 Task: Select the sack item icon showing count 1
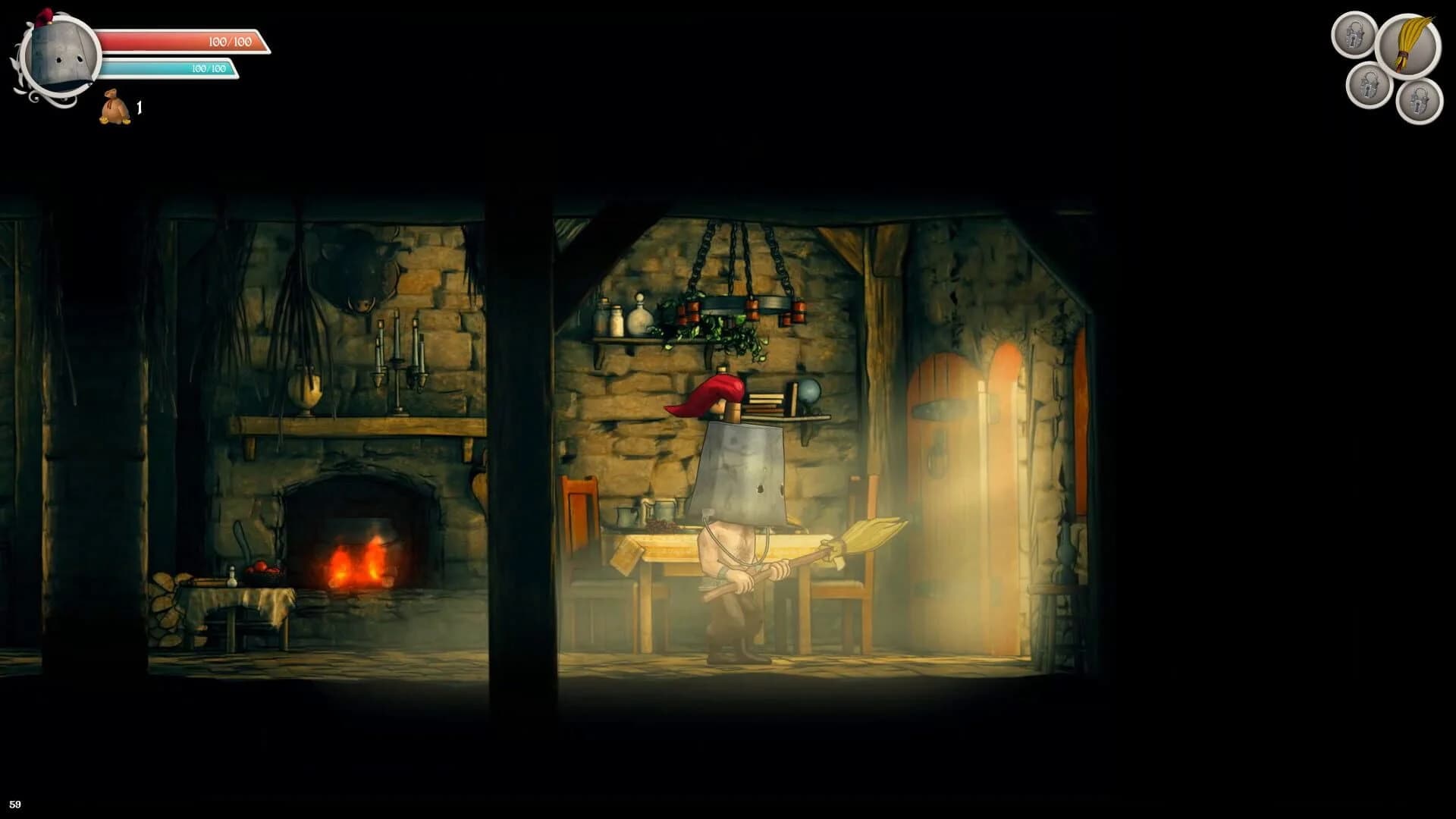coord(114,108)
